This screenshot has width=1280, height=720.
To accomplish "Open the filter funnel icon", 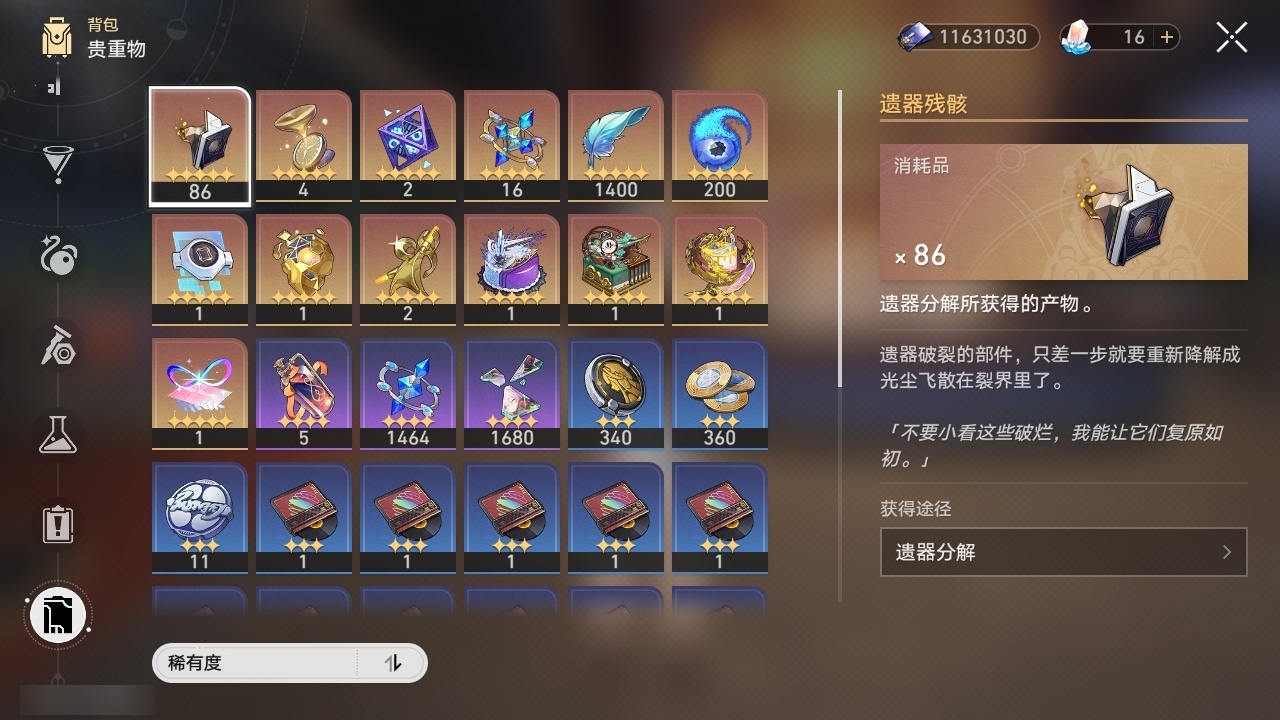I will 57,163.
